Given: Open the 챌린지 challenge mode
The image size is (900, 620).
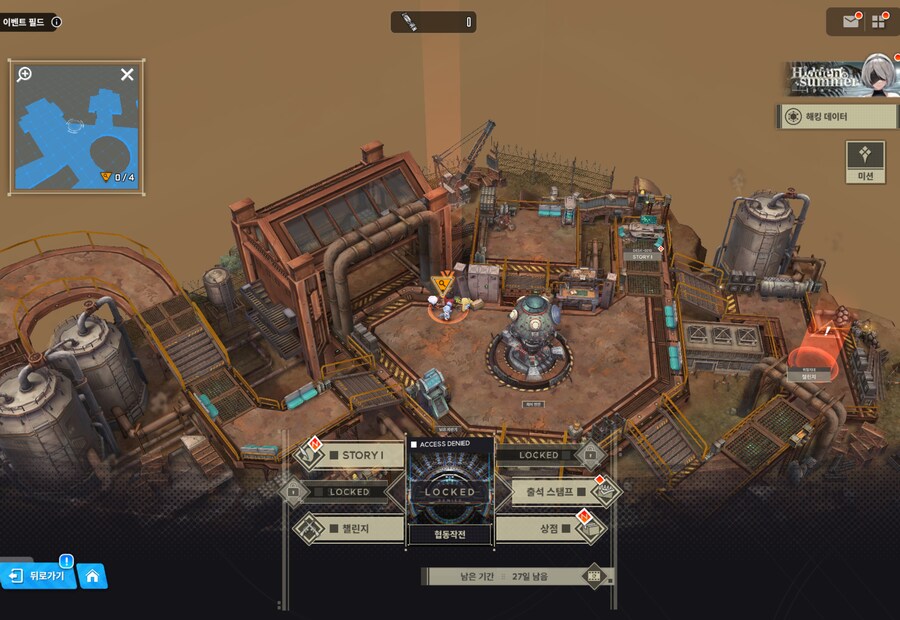Looking at the screenshot, I should tap(352, 527).
